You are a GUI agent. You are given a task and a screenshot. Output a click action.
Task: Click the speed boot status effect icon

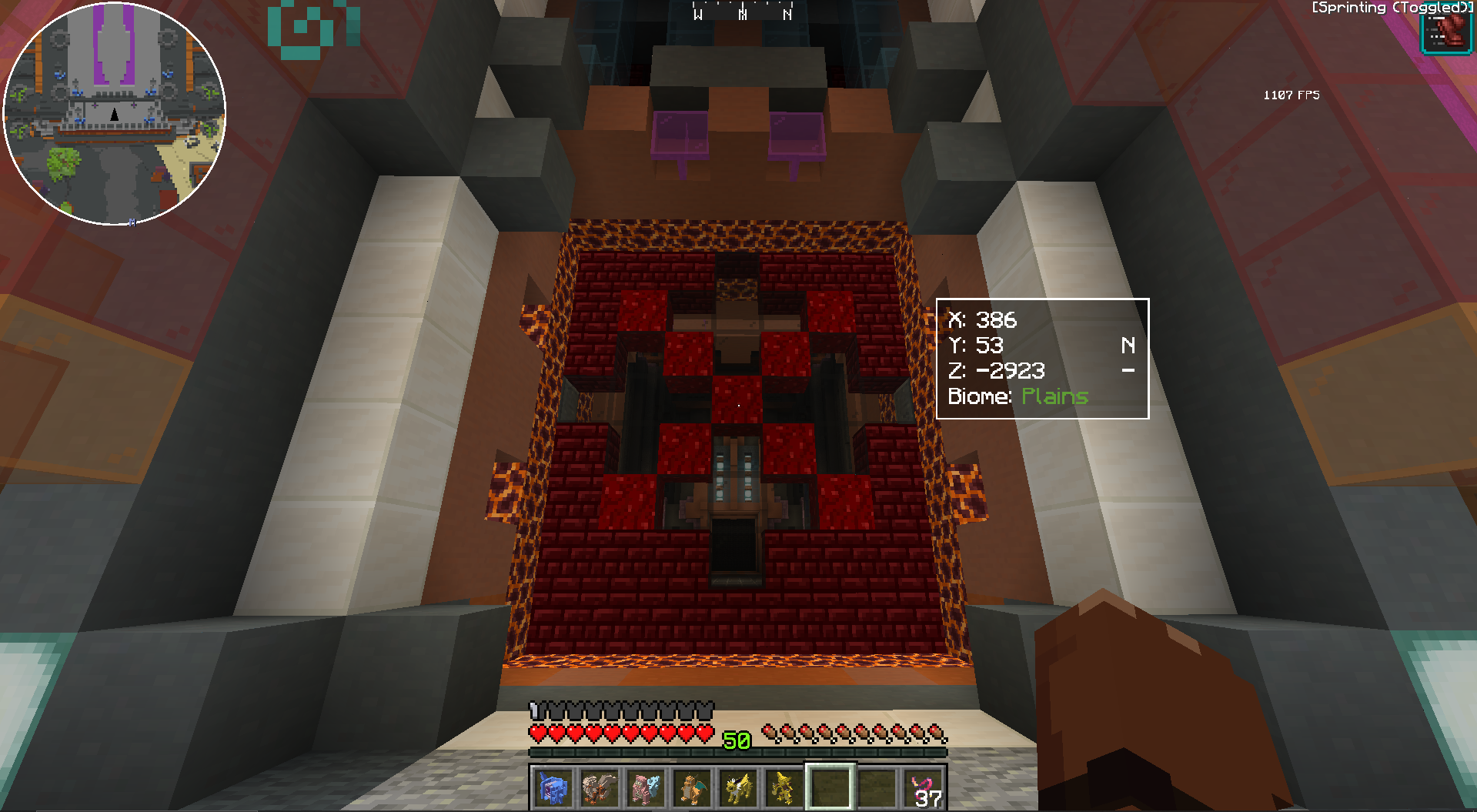click(1445, 33)
